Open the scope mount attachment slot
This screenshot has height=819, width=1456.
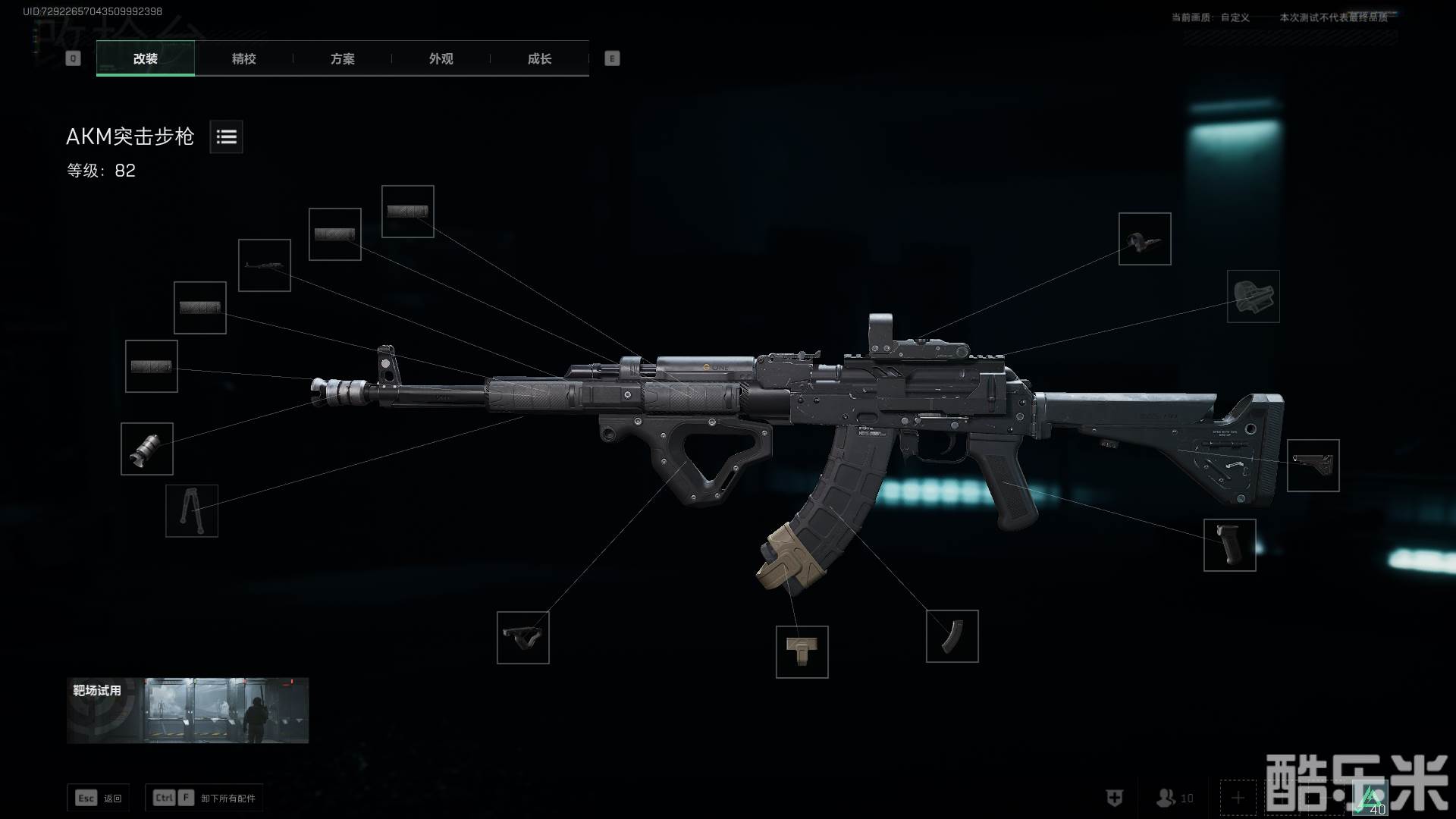pos(1253,297)
